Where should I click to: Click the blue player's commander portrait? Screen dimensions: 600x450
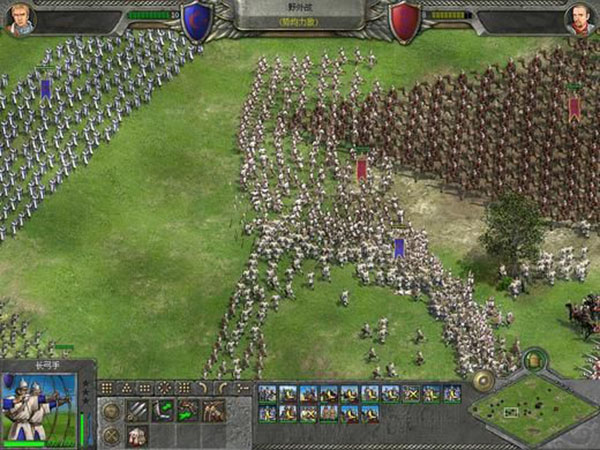(x=19, y=17)
